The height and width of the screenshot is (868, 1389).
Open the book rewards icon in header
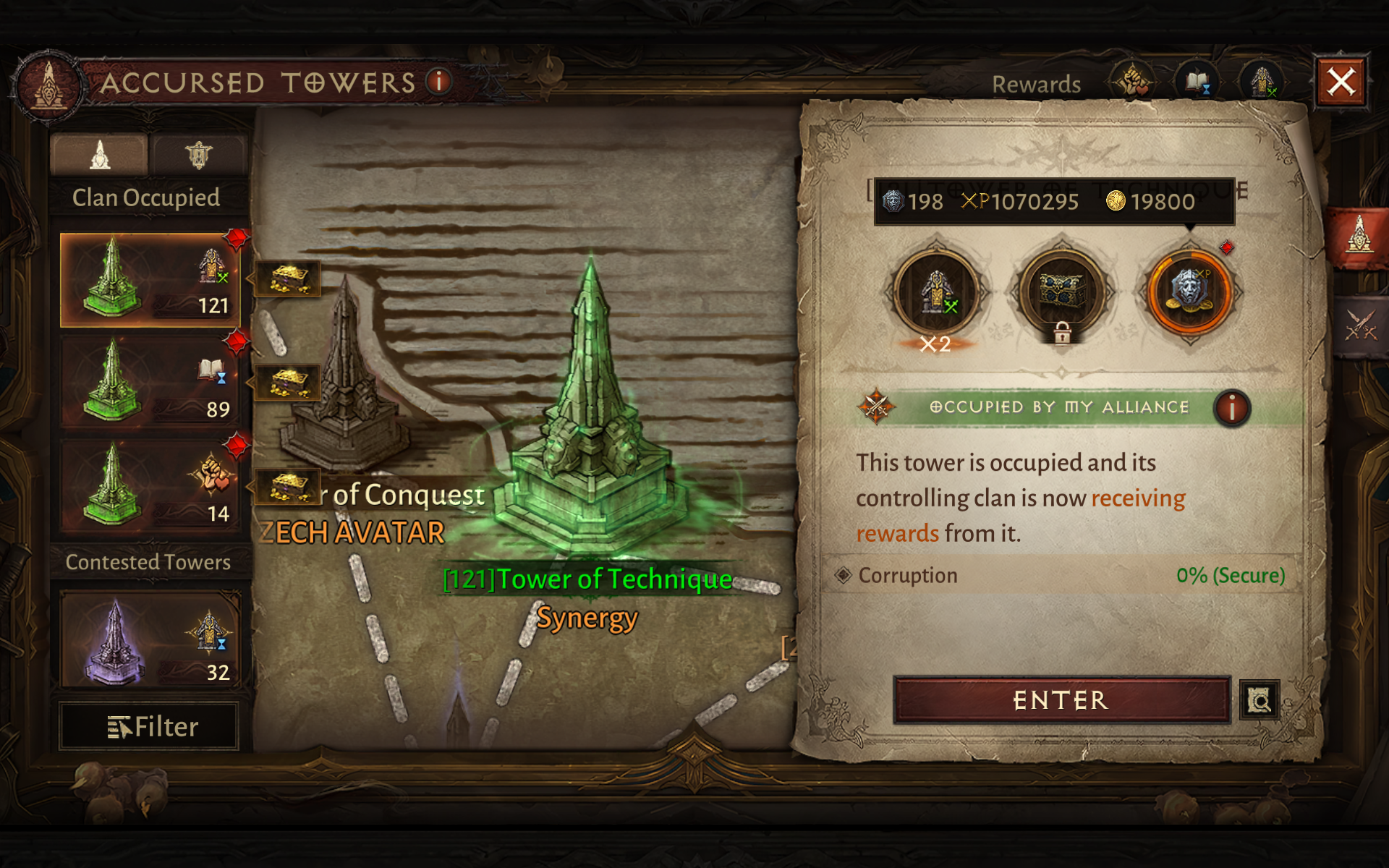coord(1197,82)
